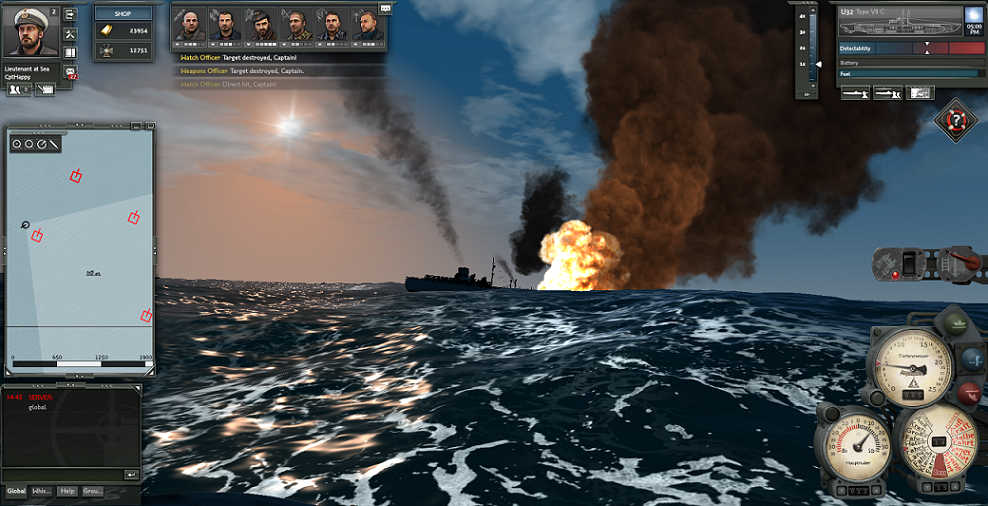988x506 pixels.
Task: Open the repair wrench and screwdriver icon
Action: click(70, 33)
